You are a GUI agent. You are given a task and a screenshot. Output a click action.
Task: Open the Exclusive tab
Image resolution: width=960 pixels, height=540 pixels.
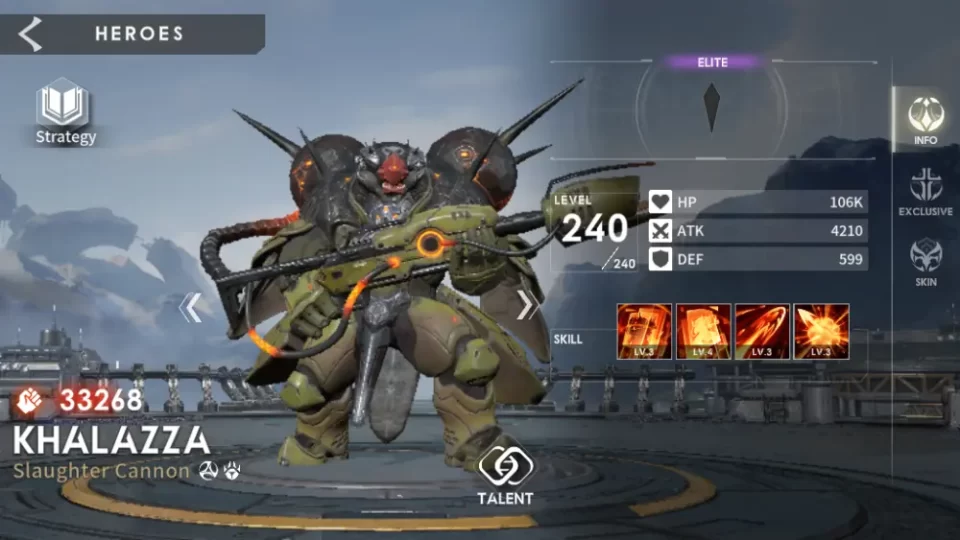click(925, 191)
